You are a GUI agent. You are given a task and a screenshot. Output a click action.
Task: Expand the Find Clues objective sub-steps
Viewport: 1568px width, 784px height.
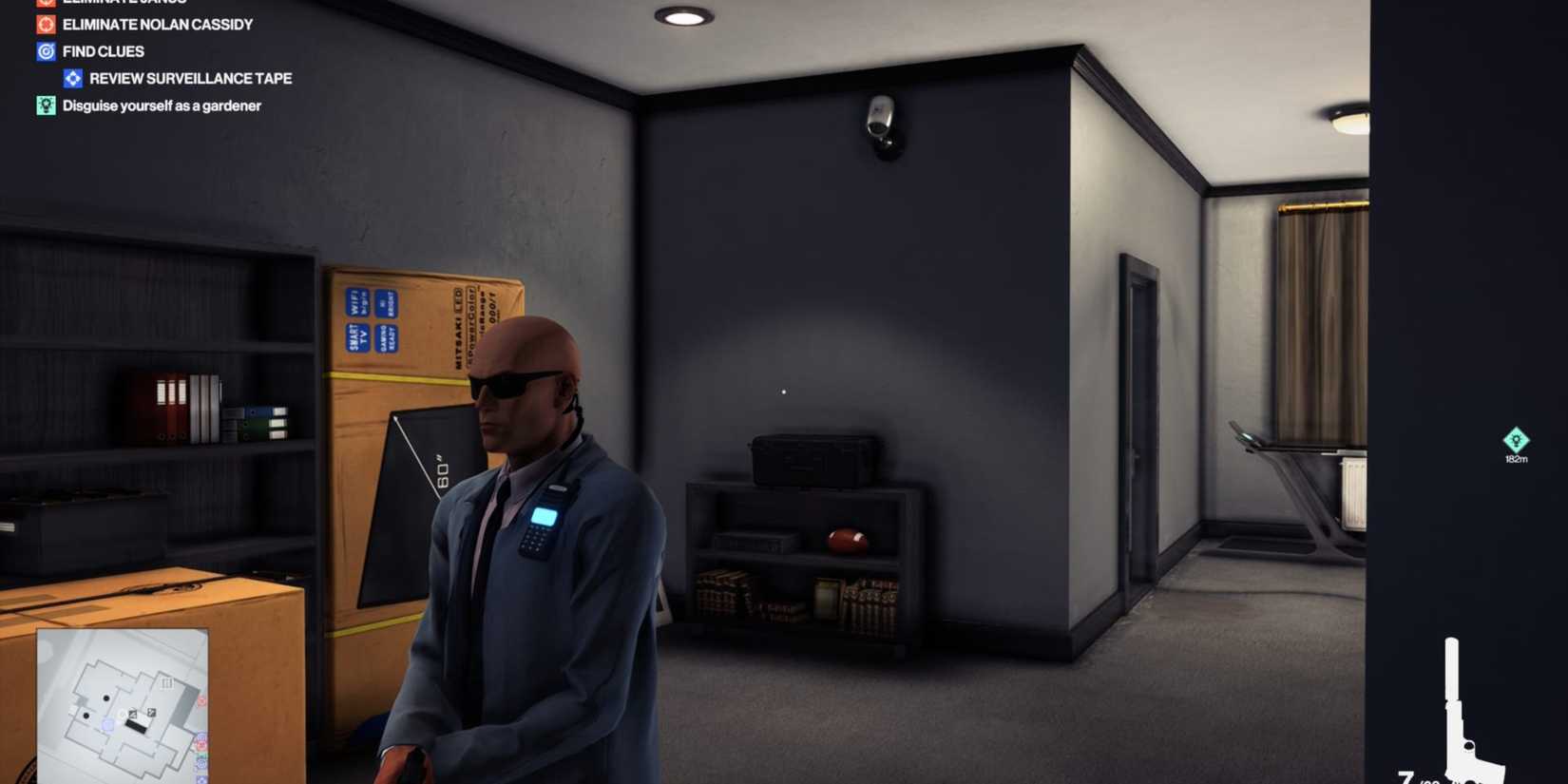point(102,51)
